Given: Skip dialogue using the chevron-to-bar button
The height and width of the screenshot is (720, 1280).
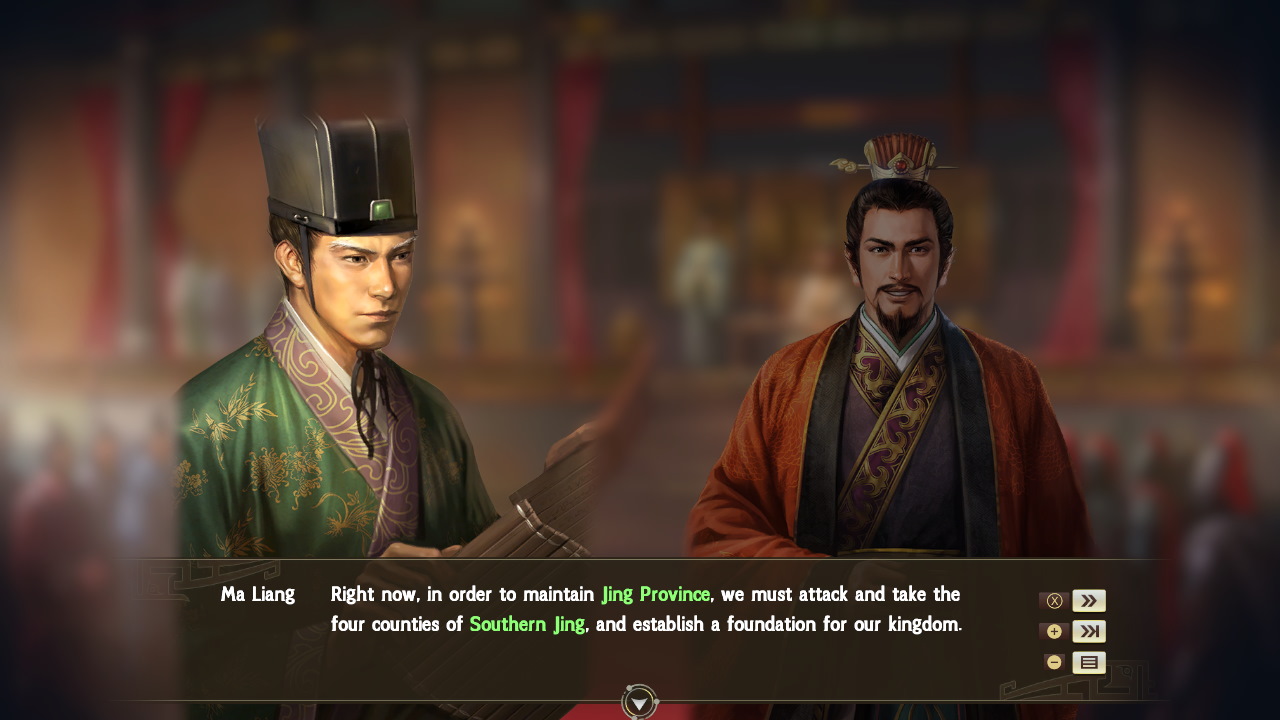Looking at the screenshot, I should [1088, 631].
